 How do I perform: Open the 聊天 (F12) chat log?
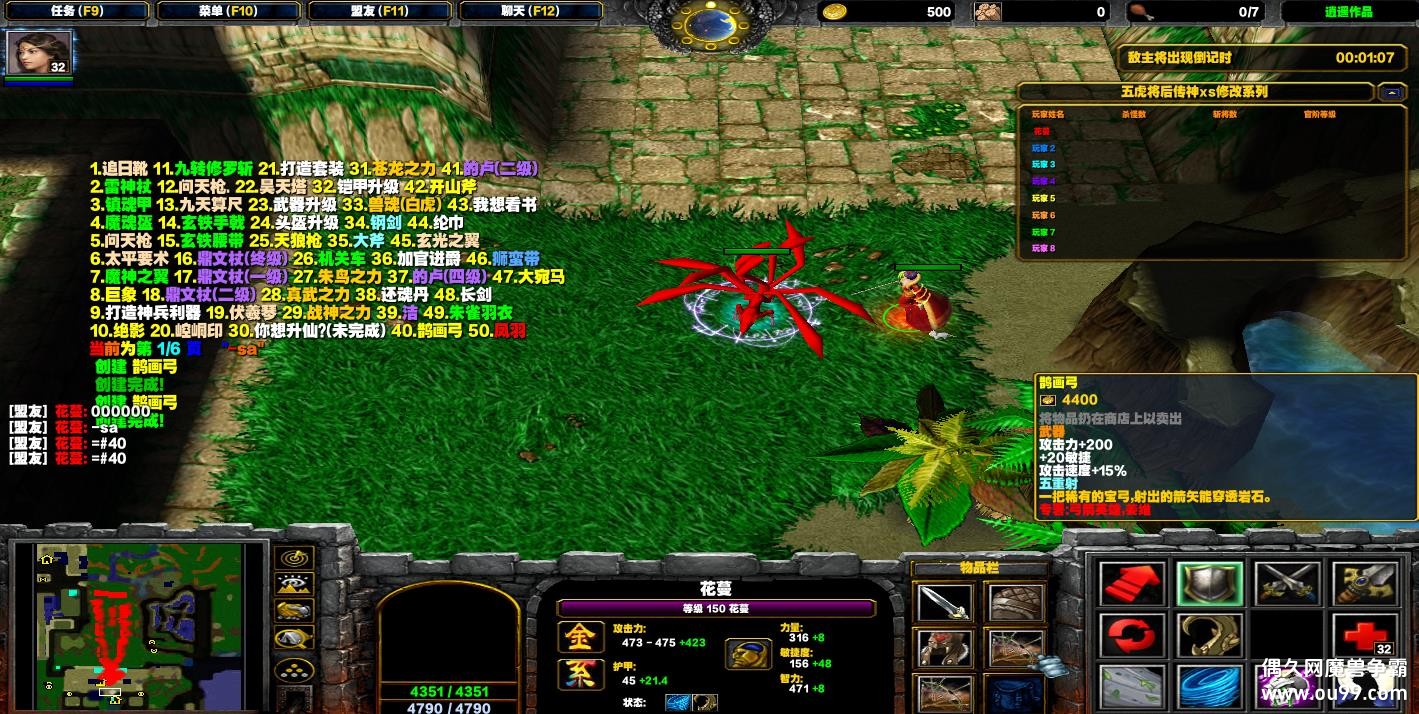(530, 12)
